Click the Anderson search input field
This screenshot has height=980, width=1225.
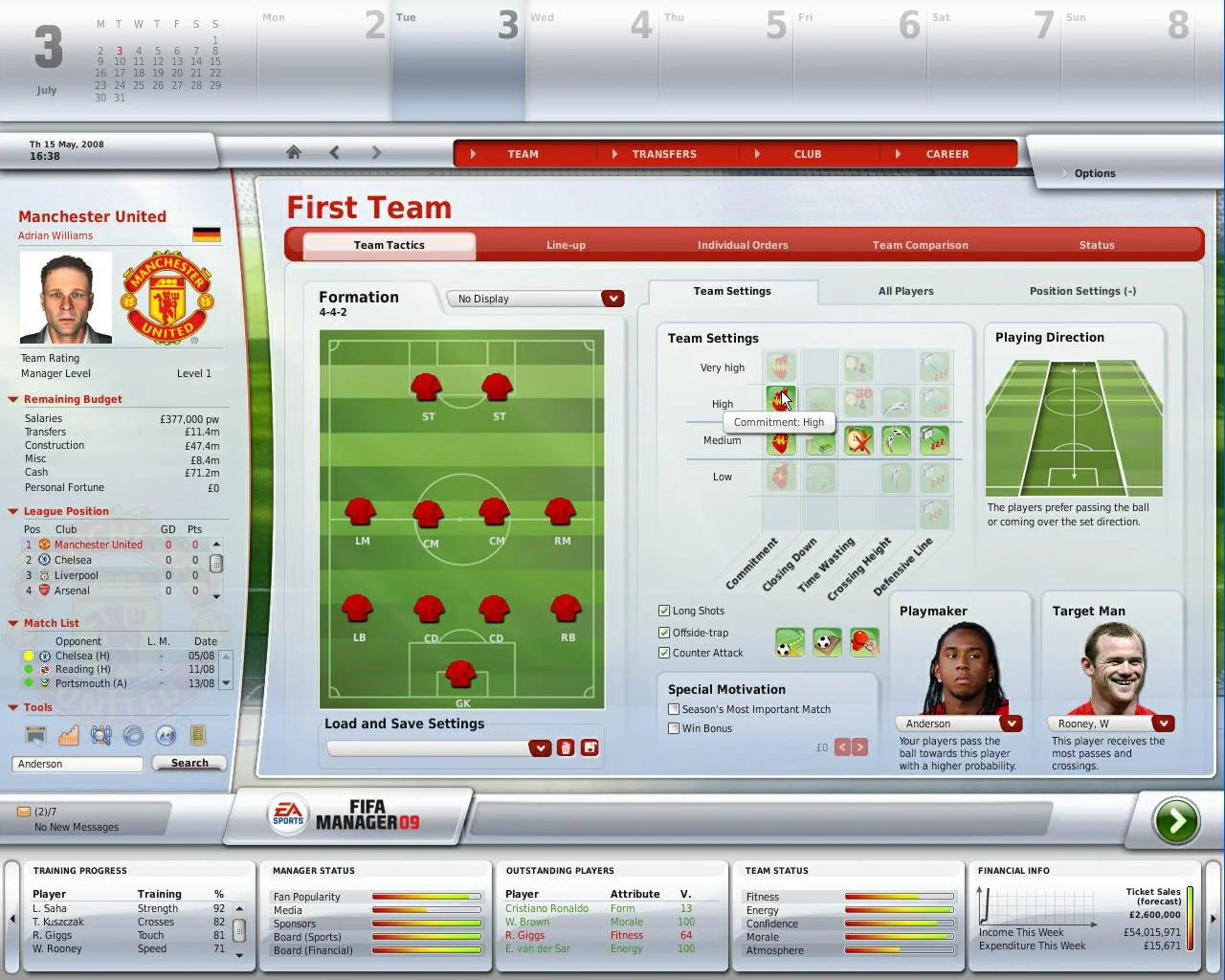(x=77, y=764)
